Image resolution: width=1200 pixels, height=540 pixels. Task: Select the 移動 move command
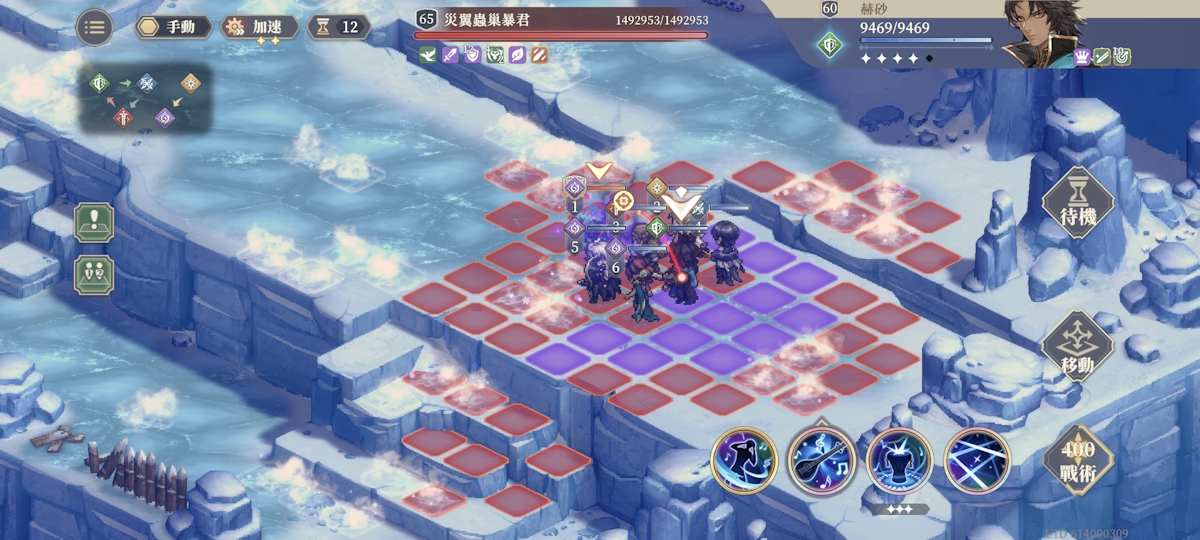[1078, 346]
